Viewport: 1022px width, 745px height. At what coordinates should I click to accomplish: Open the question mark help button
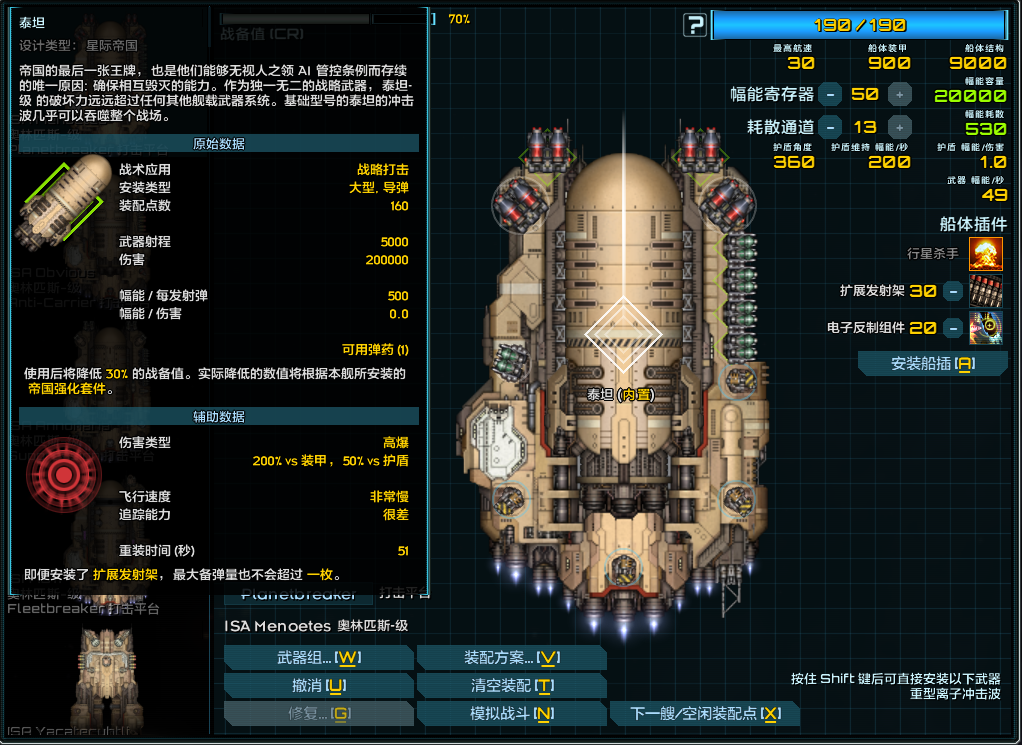click(x=694, y=25)
